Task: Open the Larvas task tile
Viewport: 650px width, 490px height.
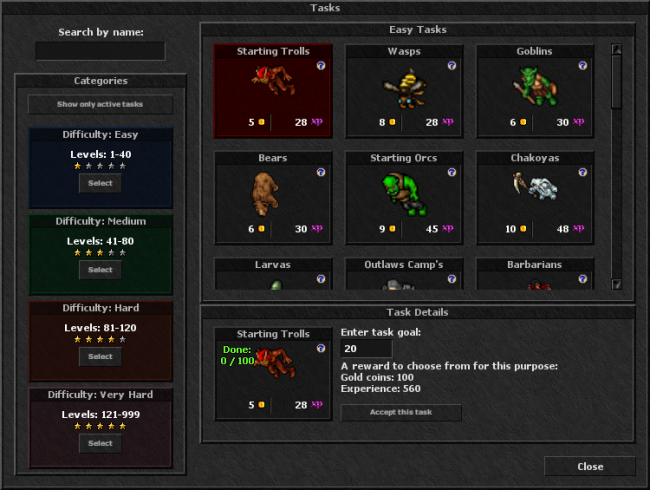Action: coord(273,276)
